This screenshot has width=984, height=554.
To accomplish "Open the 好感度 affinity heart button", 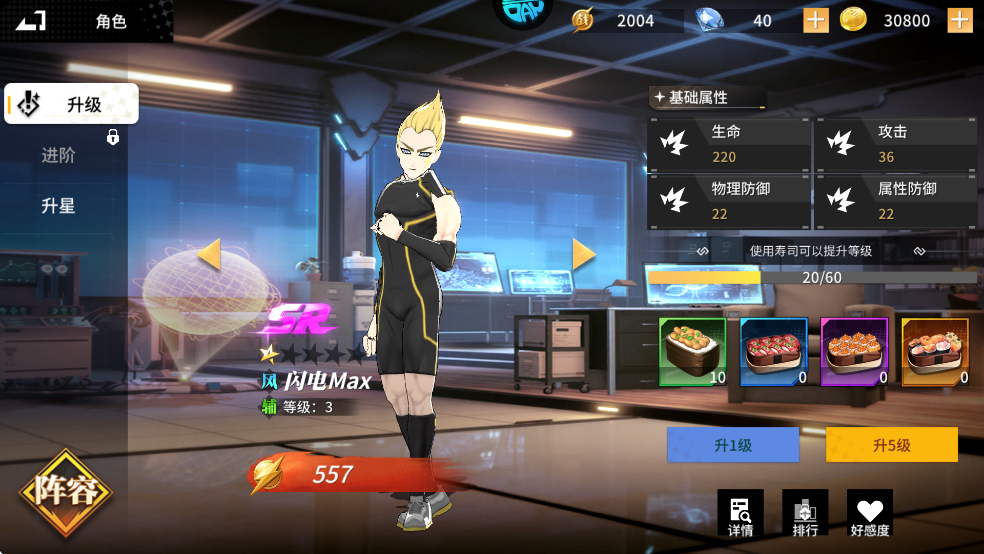I will (870, 513).
